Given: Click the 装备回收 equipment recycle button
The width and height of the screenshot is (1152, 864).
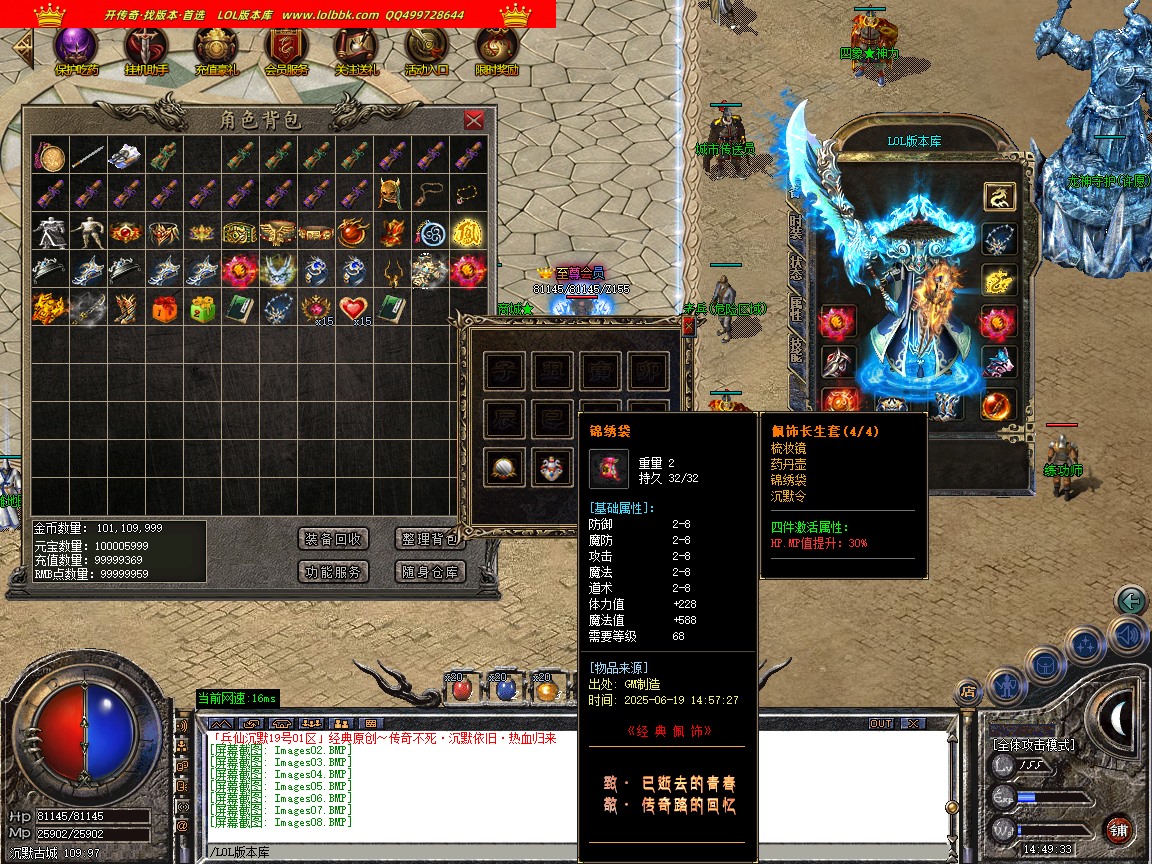Looking at the screenshot, I should click(334, 539).
